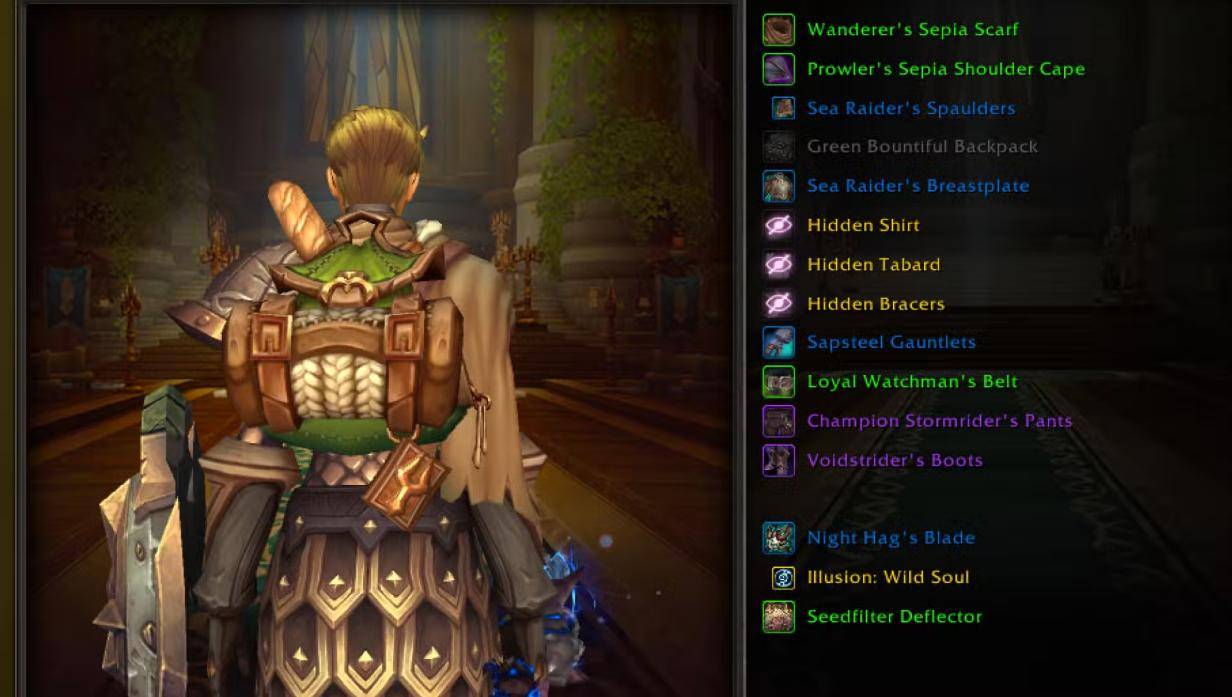1232x697 pixels.
Task: Click the Hidden Tabard eye icon
Action: click(778, 264)
